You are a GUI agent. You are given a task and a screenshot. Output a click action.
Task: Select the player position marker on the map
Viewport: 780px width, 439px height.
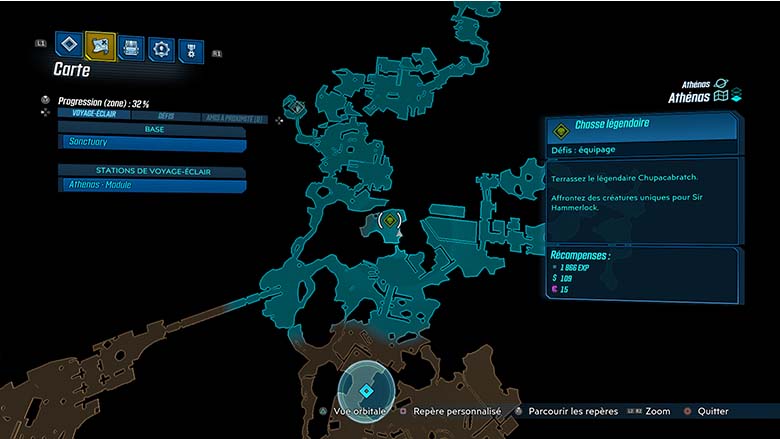[366, 390]
